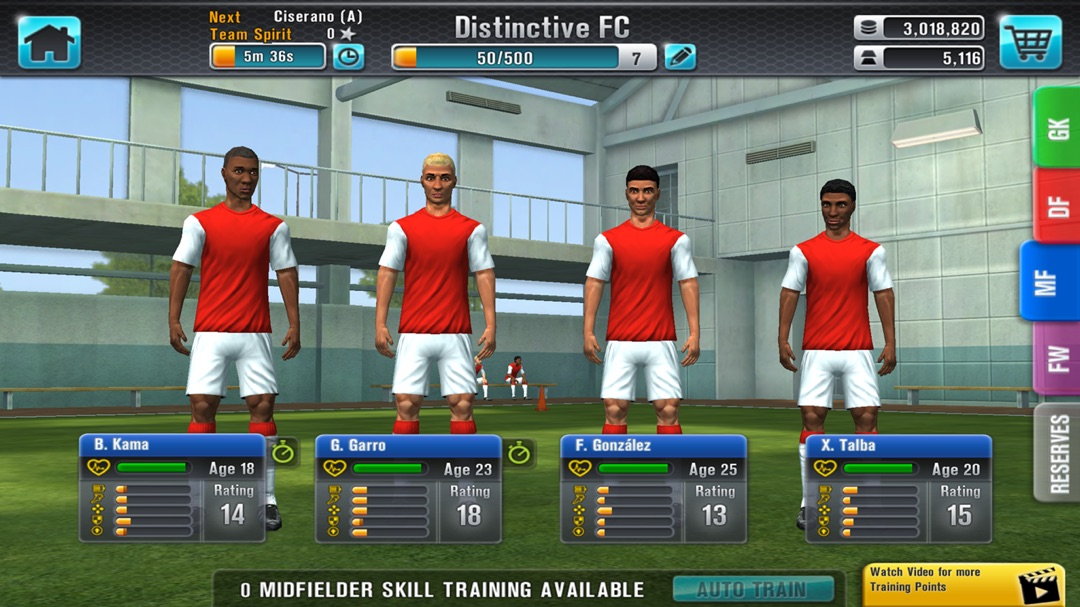Activate the Auto Train button
The image size is (1080, 607).
pyautogui.click(x=752, y=589)
